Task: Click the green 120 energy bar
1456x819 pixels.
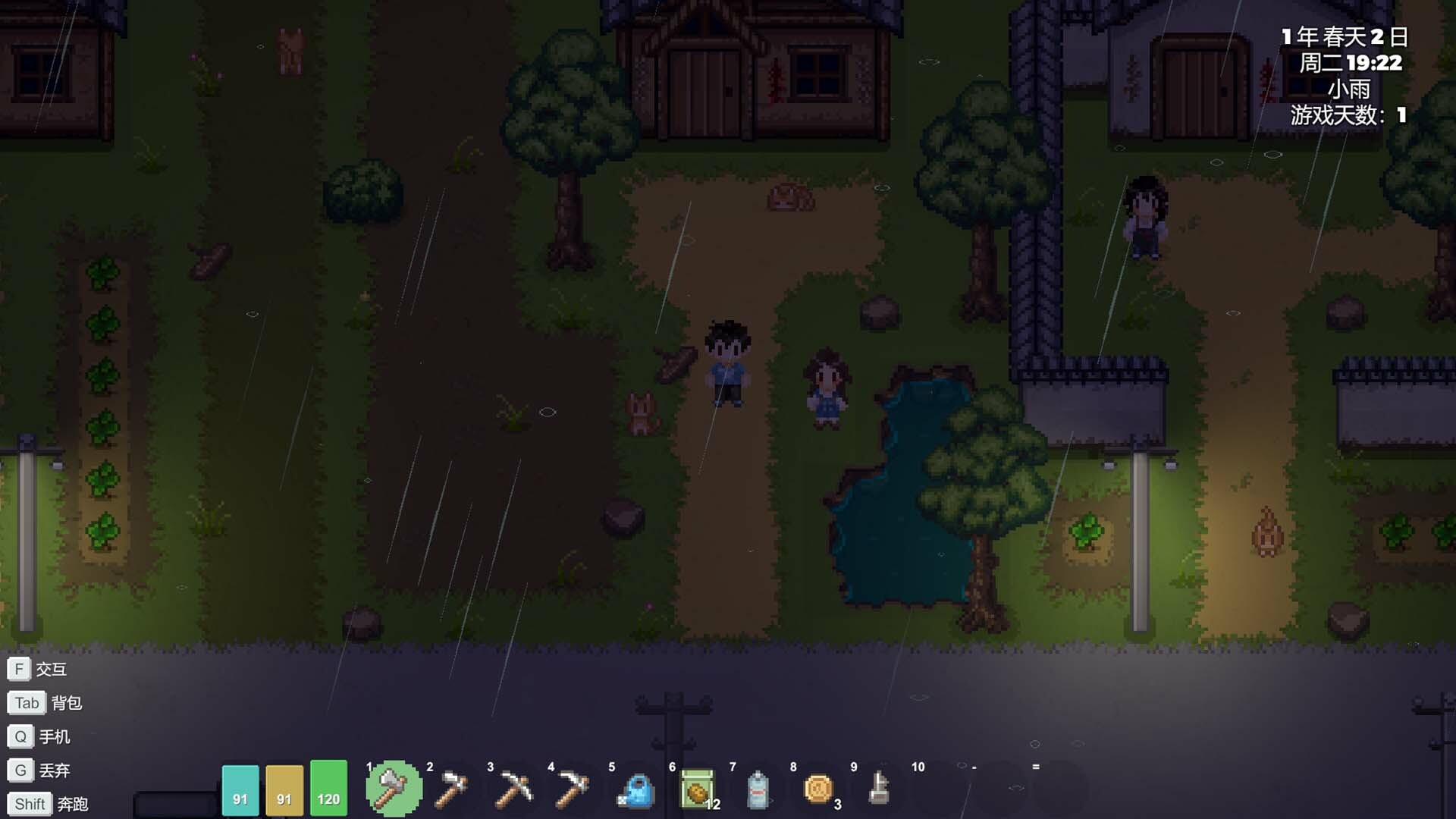Action: pos(328,789)
